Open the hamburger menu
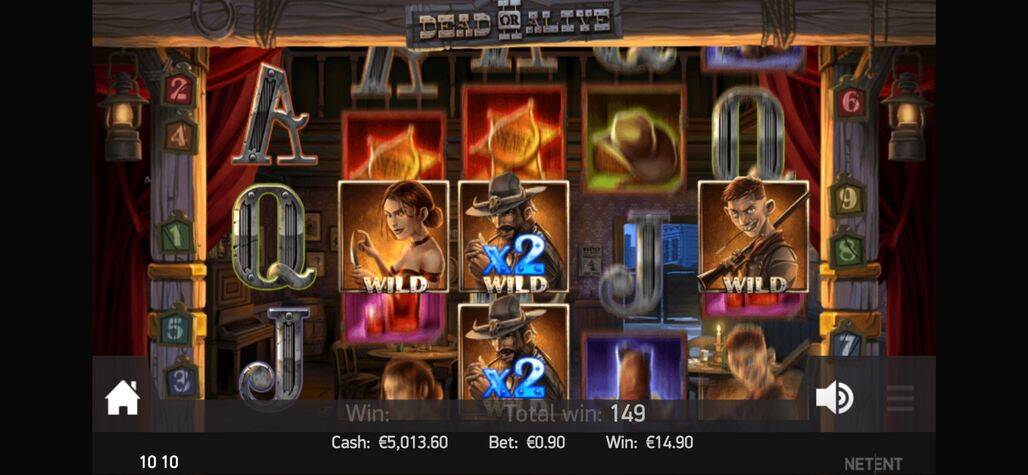This screenshot has width=1028, height=475. [900, 398]
